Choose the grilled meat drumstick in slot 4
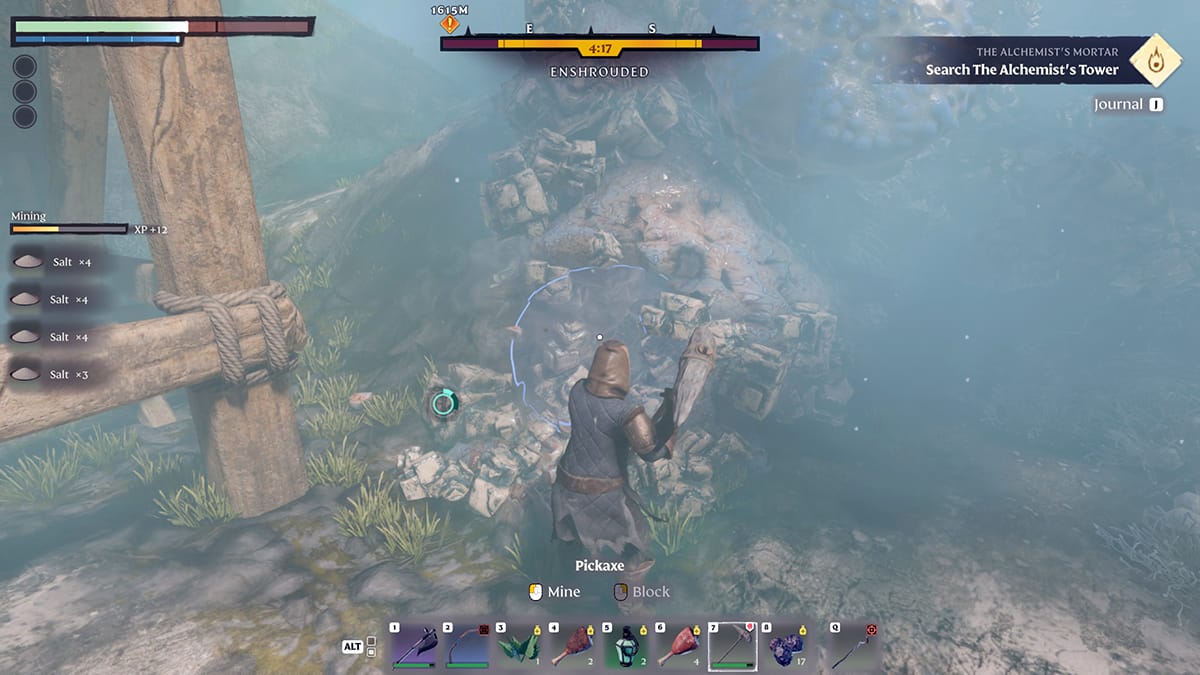Screen dimensions: 1200x675 [x=574, y=646]
